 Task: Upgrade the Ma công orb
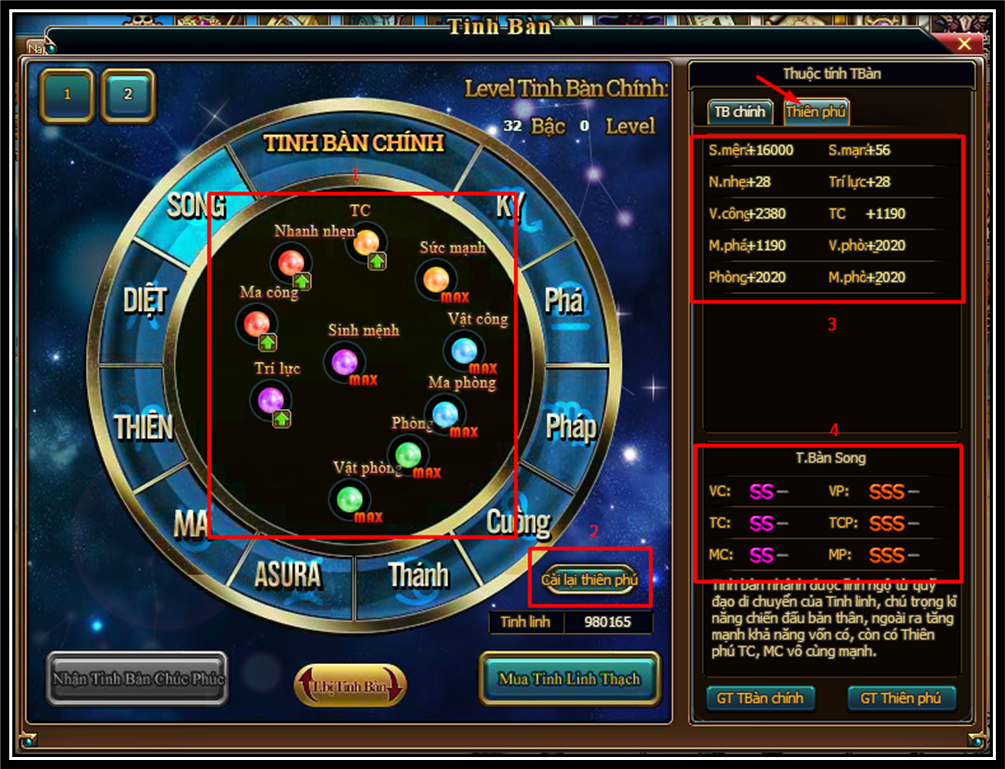[x=267, y=342]
